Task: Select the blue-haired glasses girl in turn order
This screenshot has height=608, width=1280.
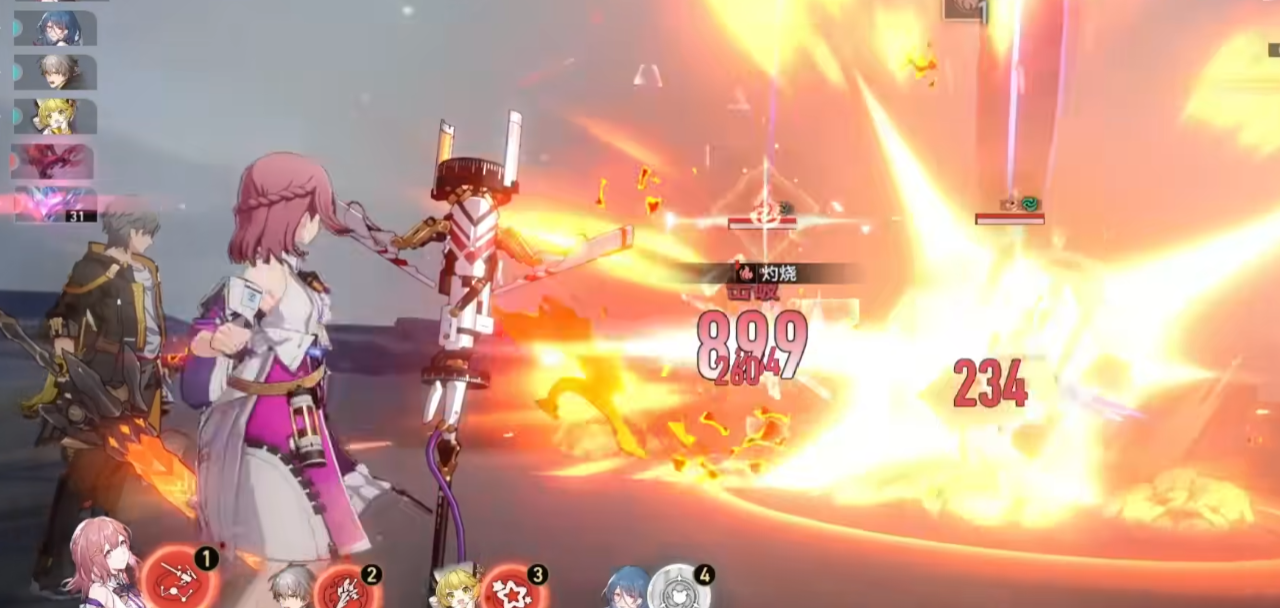Action: [56, 28]
